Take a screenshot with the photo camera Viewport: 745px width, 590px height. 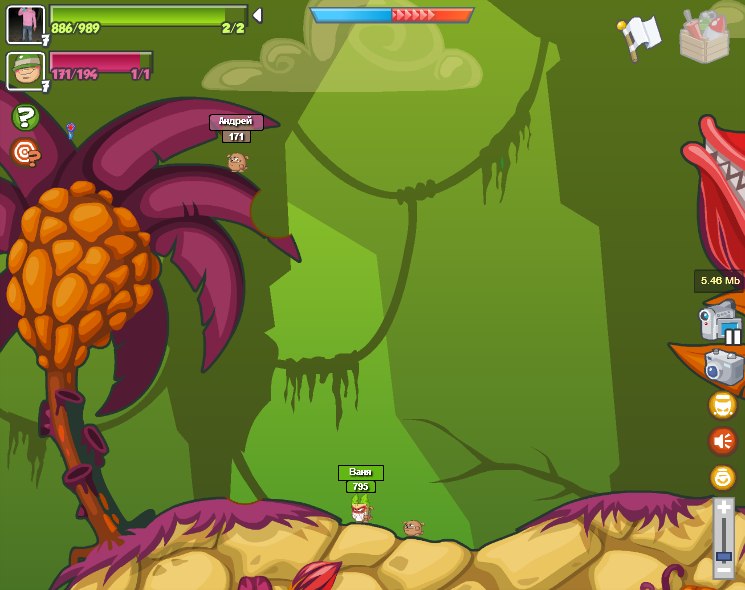click(723, 366)
